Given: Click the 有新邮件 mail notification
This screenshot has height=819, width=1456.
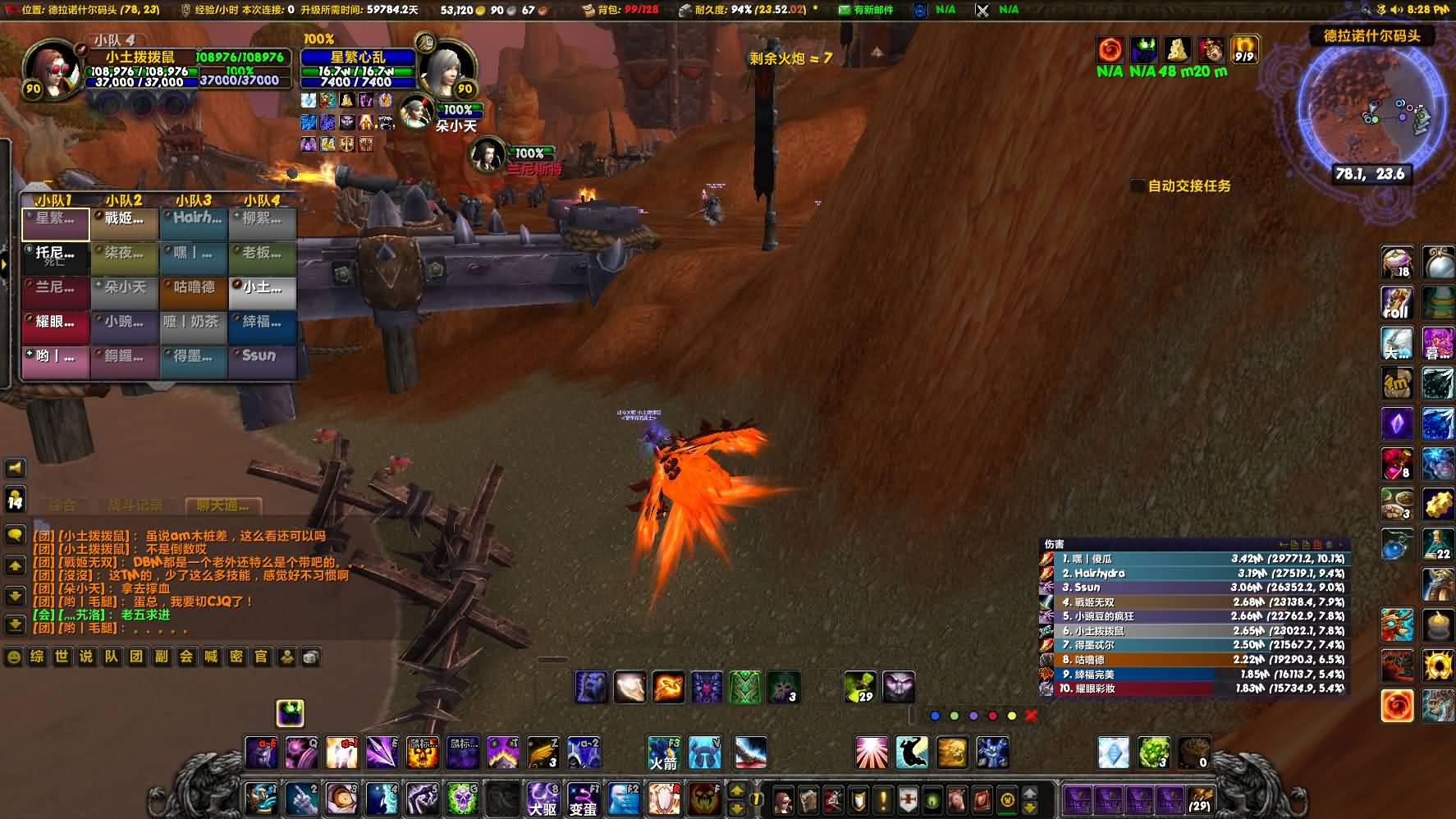Looking at the screenshot, I should tap(865, 10).
